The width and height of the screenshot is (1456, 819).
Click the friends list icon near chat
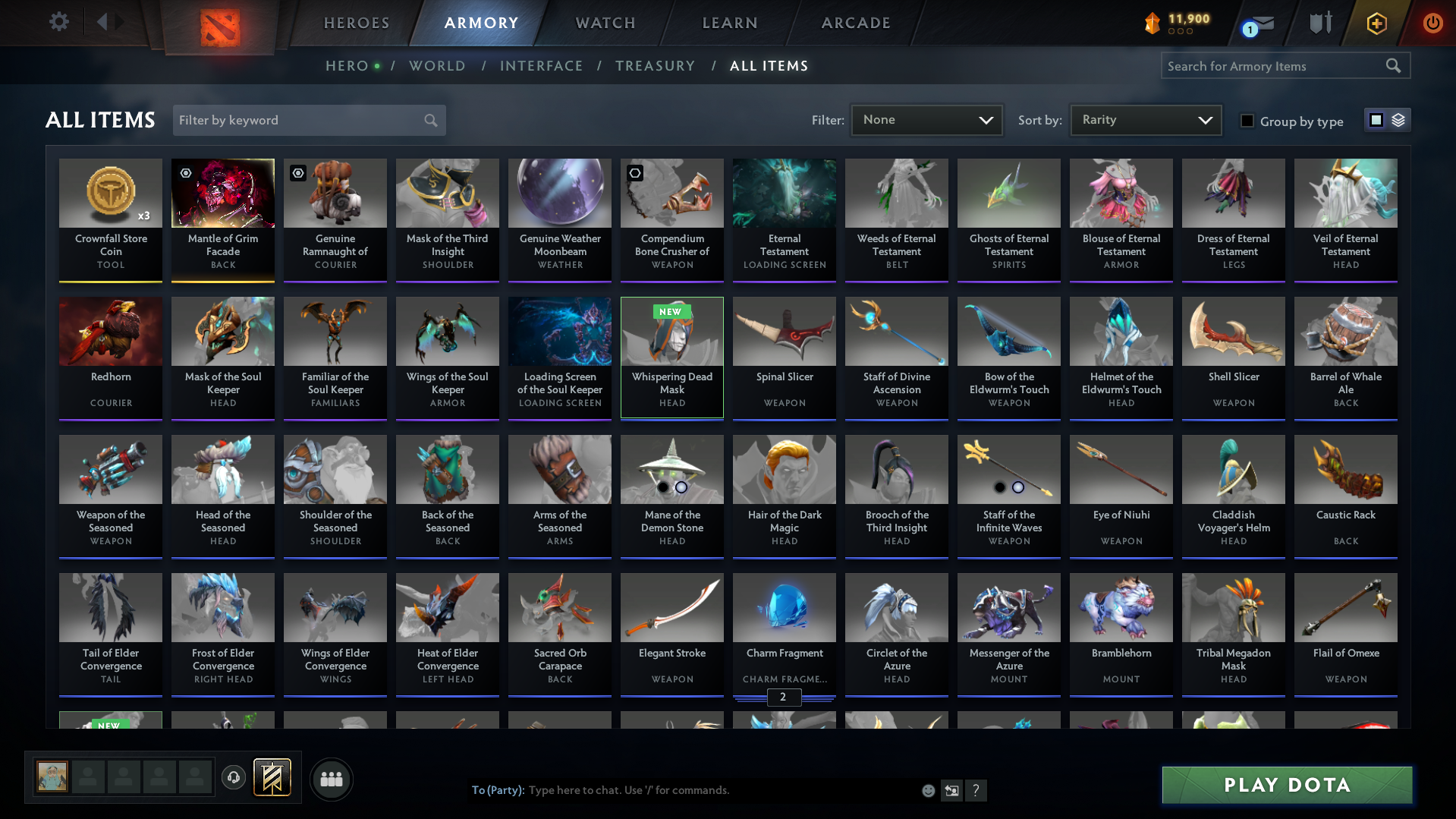(331, 779)
